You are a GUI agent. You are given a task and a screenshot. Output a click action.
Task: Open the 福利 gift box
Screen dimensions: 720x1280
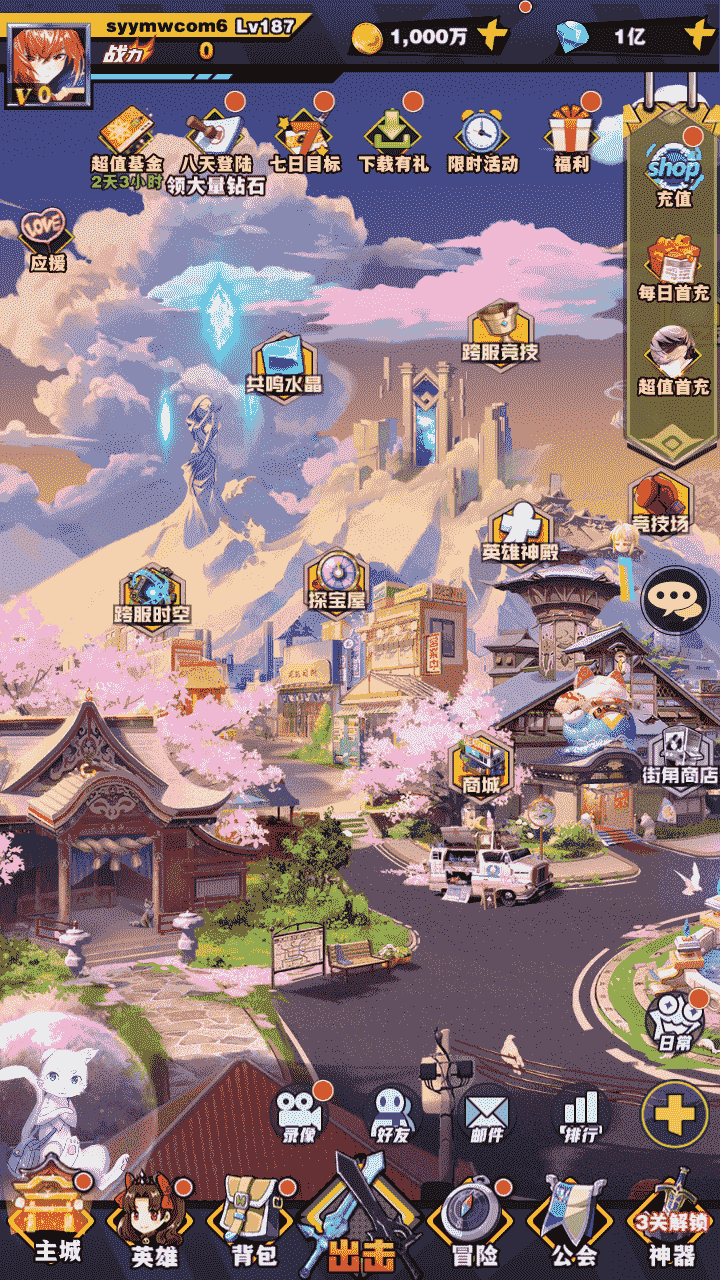coord(571,134)
